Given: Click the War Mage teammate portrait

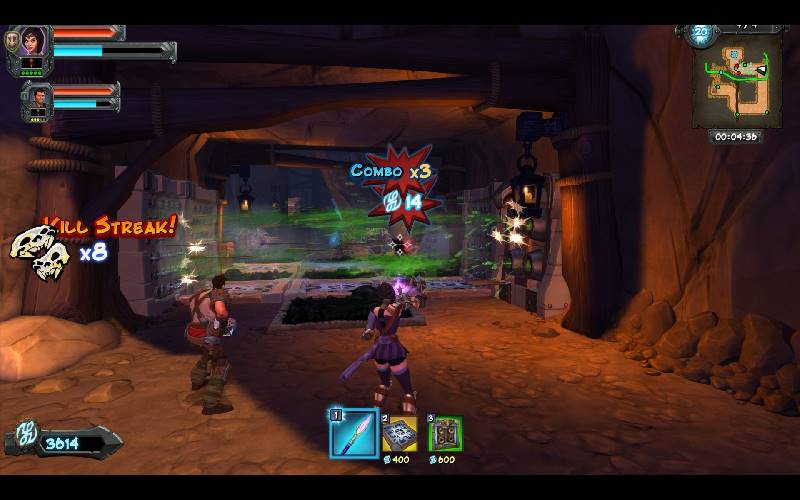Looking at the screenshot, I should coord(37,99).
